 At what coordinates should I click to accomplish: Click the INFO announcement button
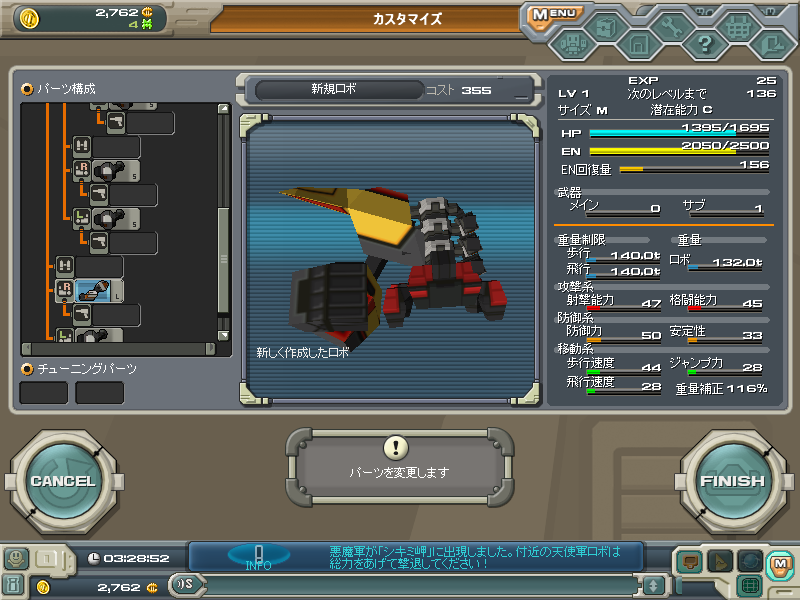tap(258, 557)
